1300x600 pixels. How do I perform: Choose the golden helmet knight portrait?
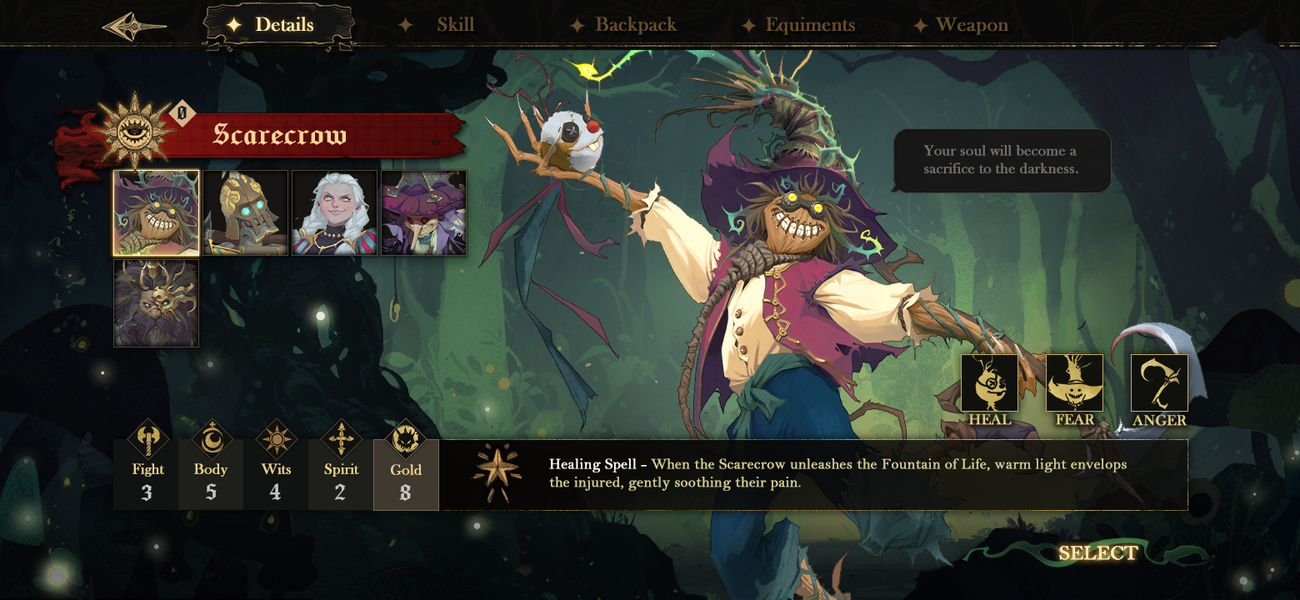point(246,213)
